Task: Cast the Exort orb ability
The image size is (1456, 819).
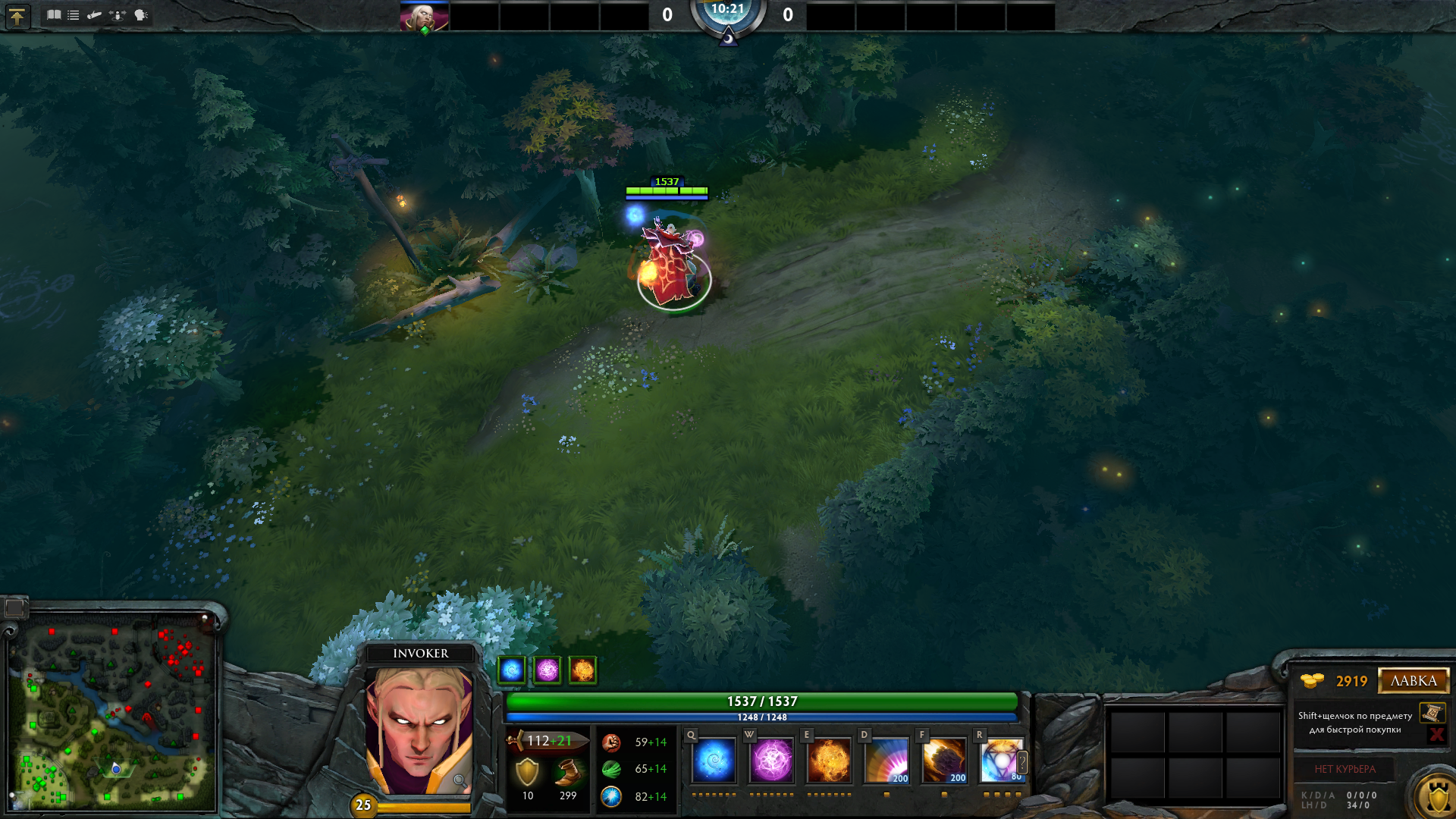Action: [829, 760]
